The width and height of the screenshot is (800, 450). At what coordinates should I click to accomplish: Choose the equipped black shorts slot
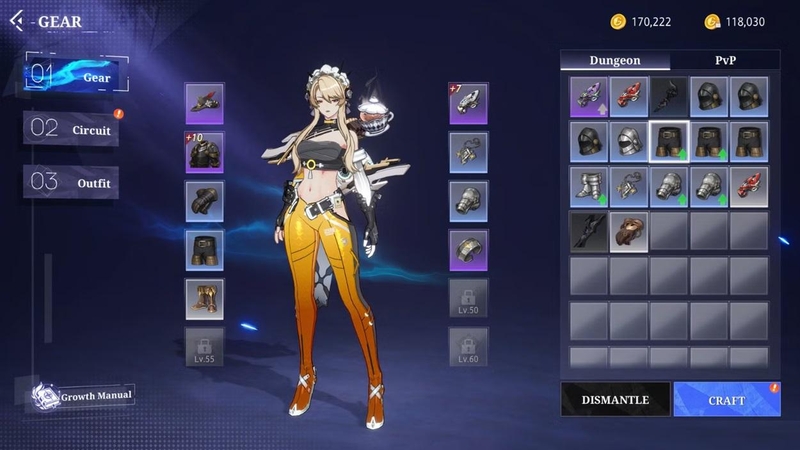point(205,250)
